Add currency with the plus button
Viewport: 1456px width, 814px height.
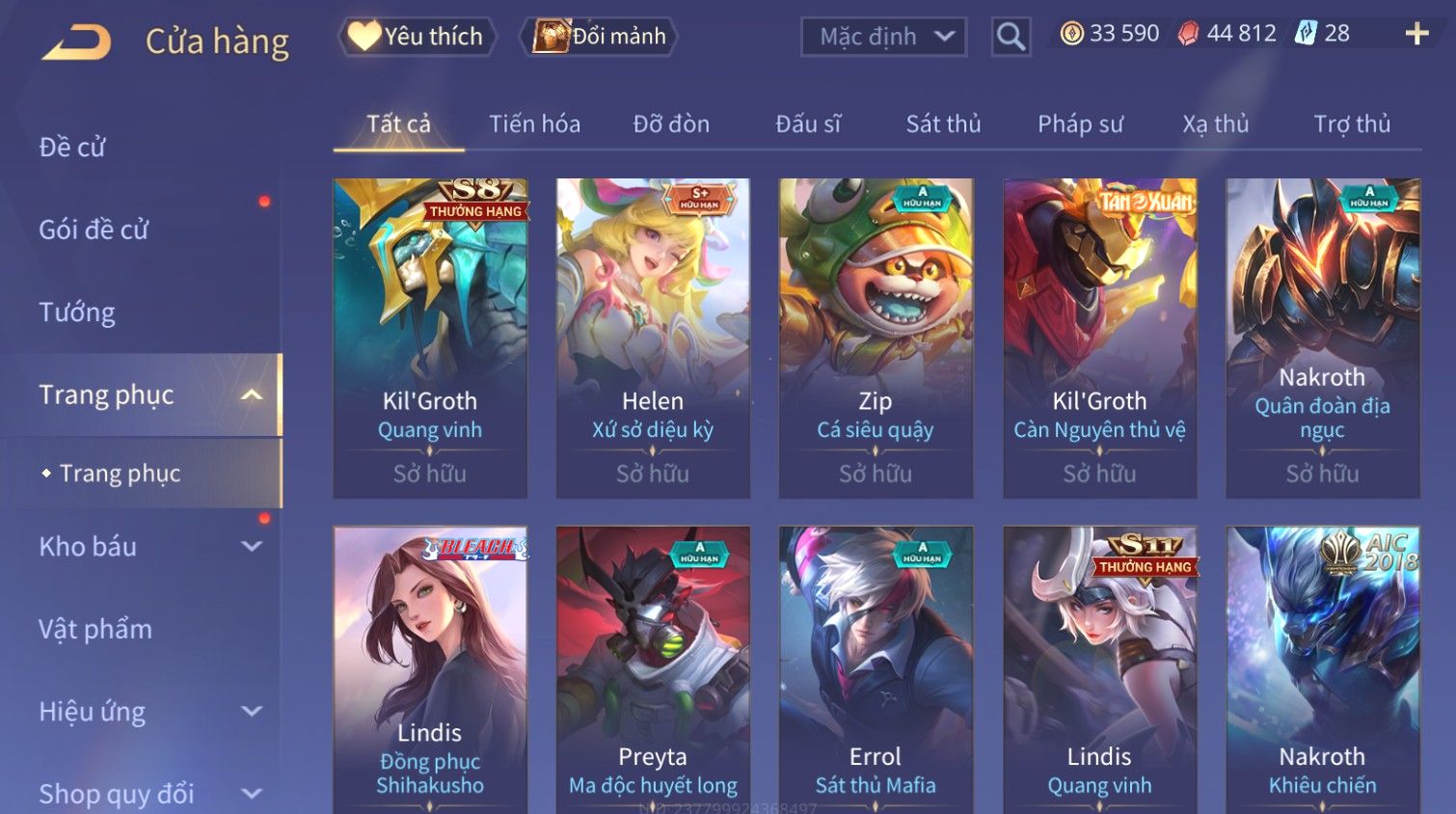click(1416, 35)
